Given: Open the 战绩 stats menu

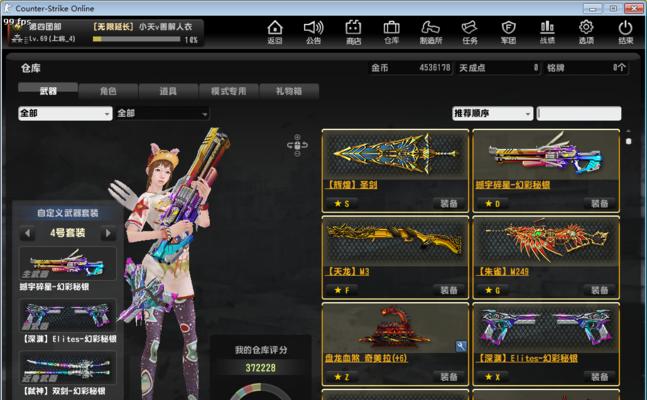Looking at the screenshot, I should click(x=548, y=31).
